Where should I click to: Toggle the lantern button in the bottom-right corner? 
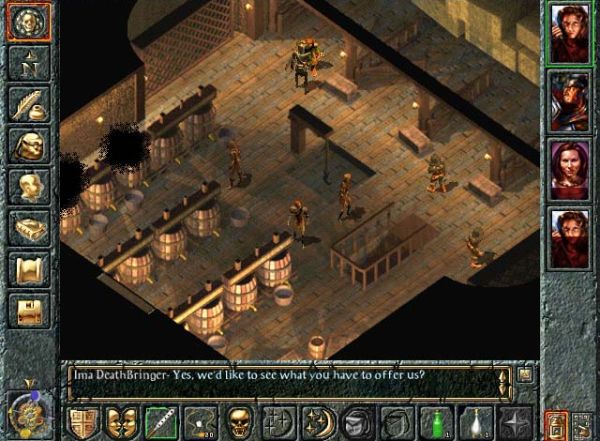[x=556, y=423]
